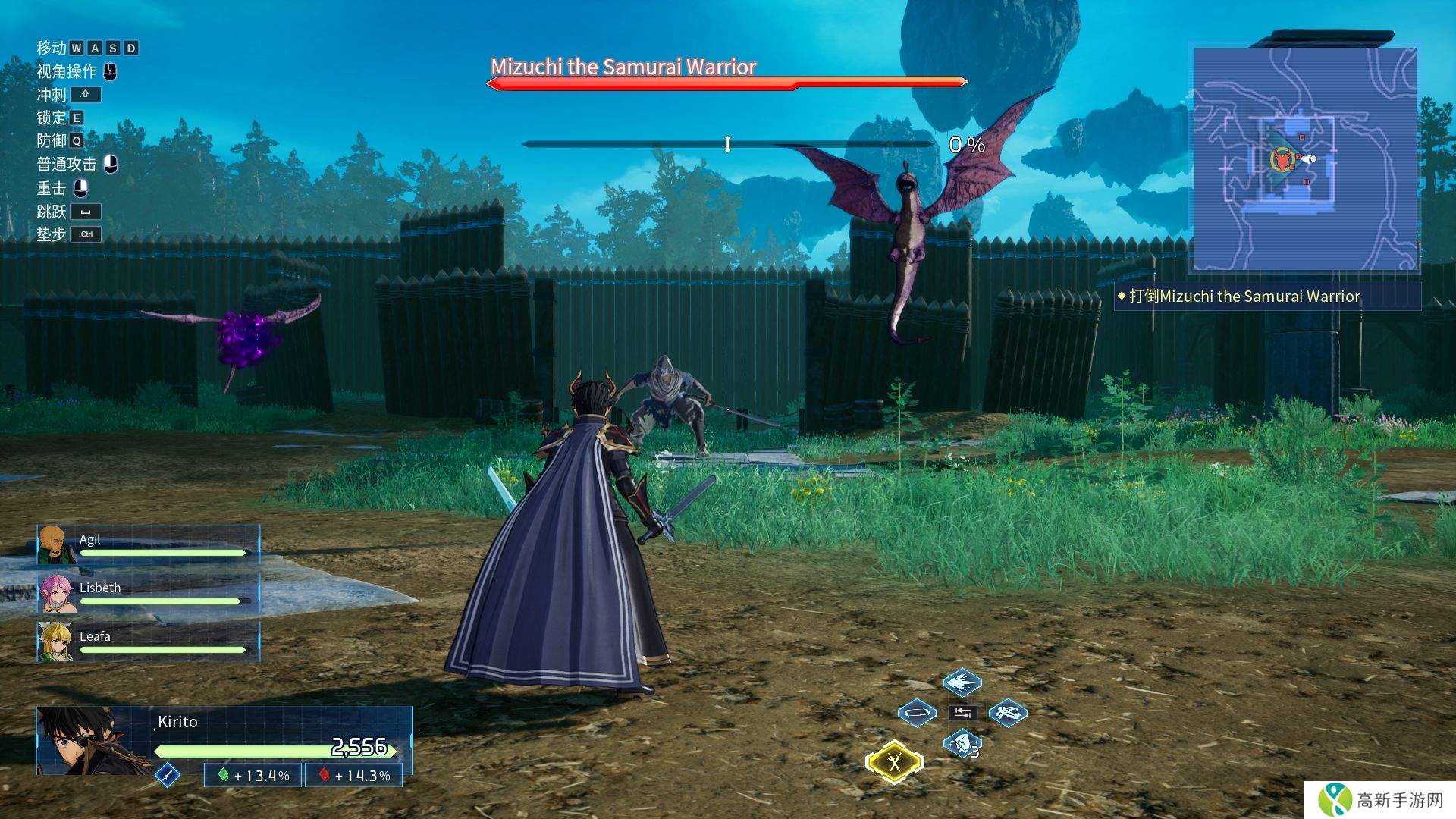Activate the yellow crossed-swords ultimate skill
1456x819 pixels.
coord(895,762)
